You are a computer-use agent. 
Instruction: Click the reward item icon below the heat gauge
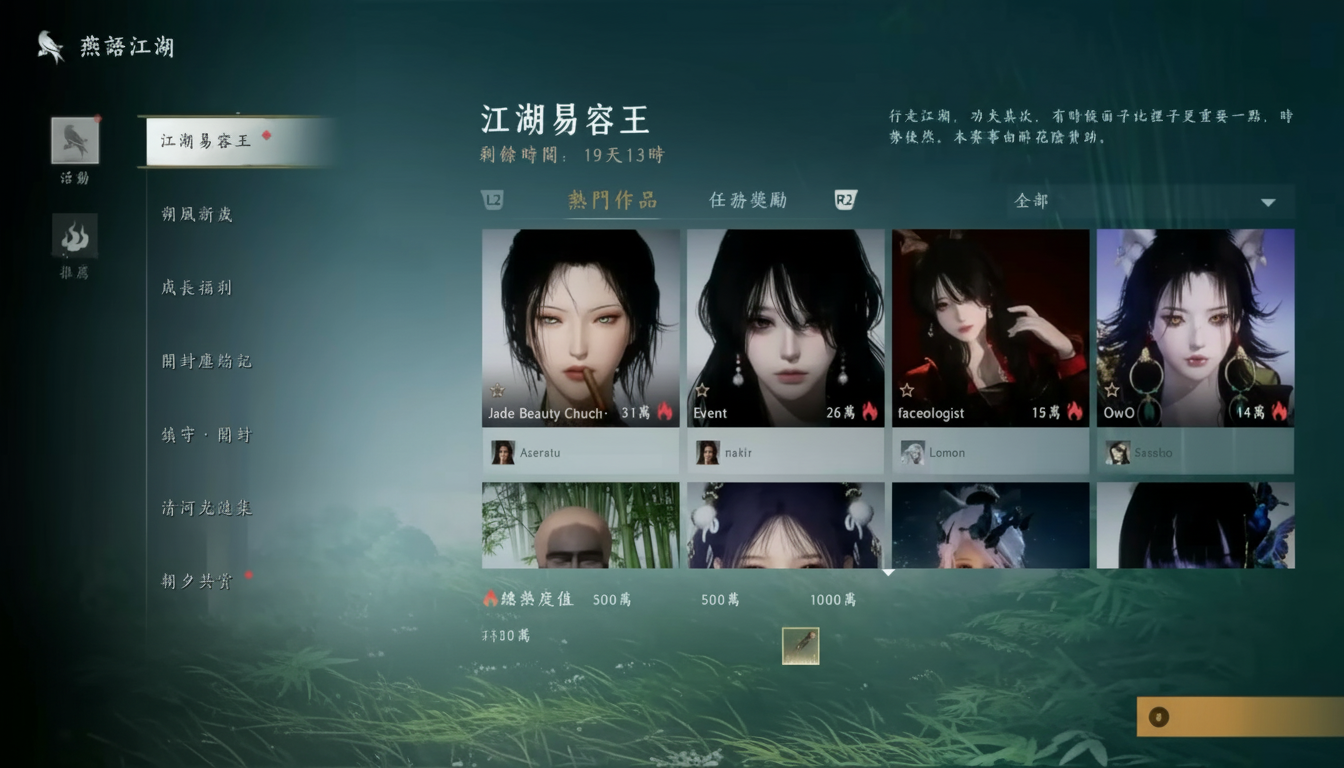pos(799,645)
